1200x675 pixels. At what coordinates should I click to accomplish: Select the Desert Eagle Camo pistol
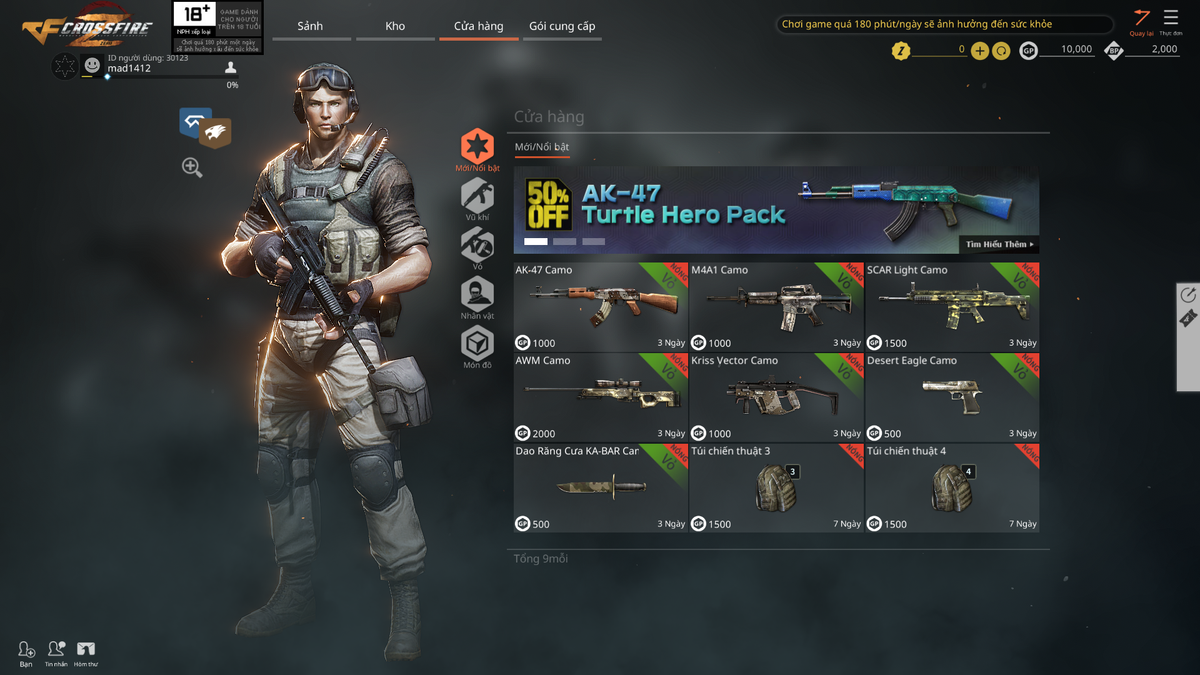pyautogui.click(x=952, y=397)
